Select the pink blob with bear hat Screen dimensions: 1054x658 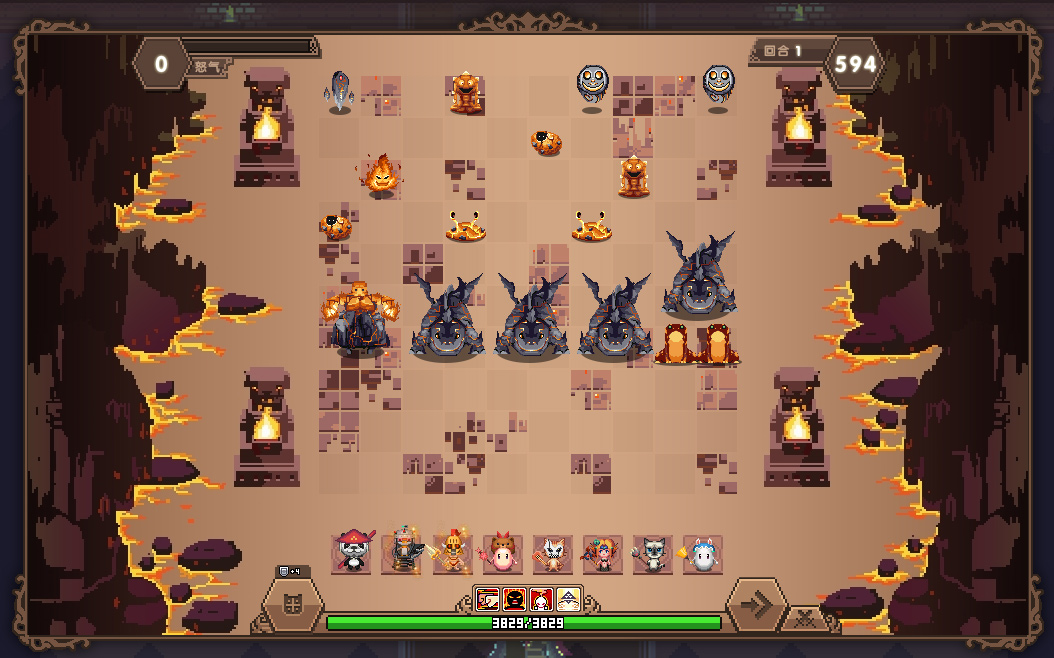[502, 553]
